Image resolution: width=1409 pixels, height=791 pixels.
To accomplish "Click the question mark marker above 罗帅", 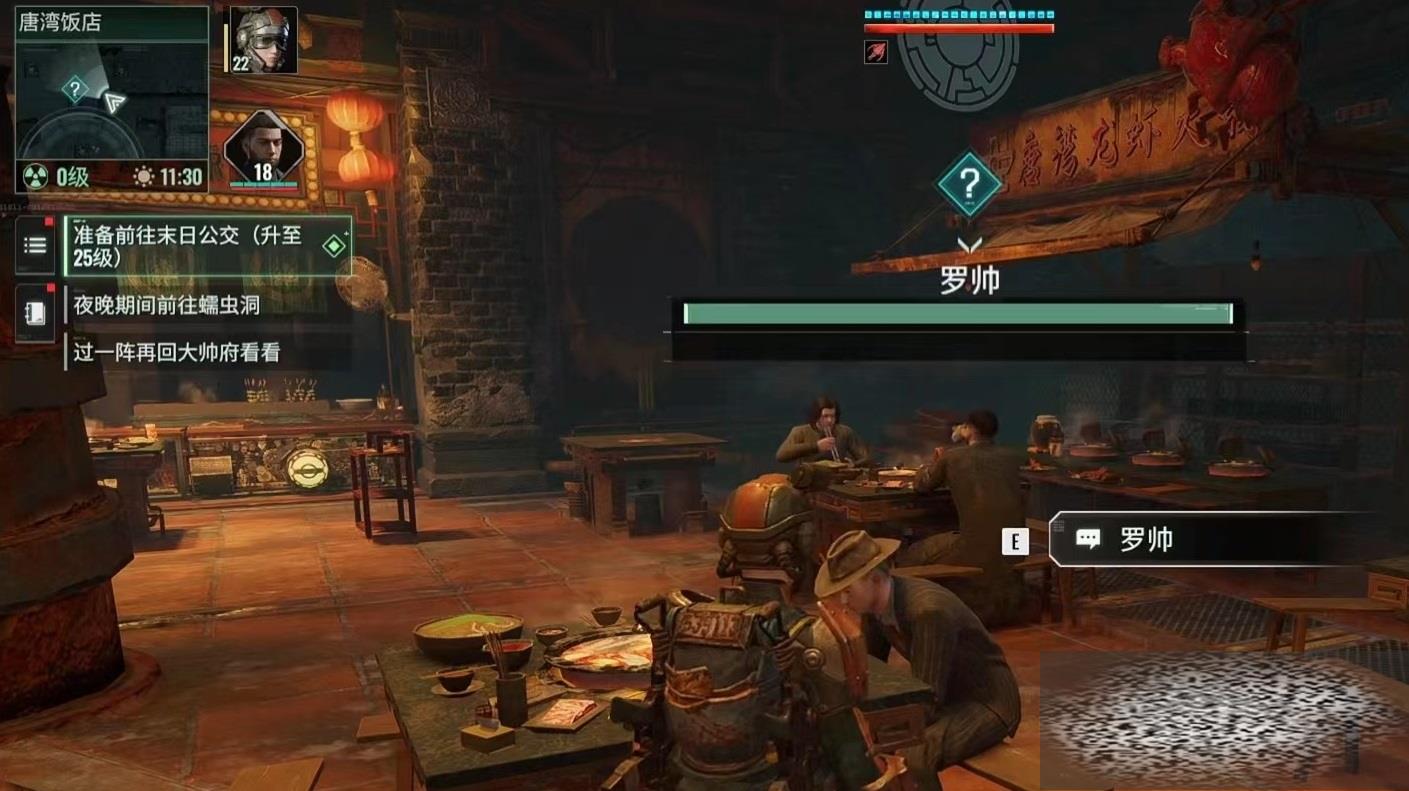I will pyautogui.click(x=968, y=183).
